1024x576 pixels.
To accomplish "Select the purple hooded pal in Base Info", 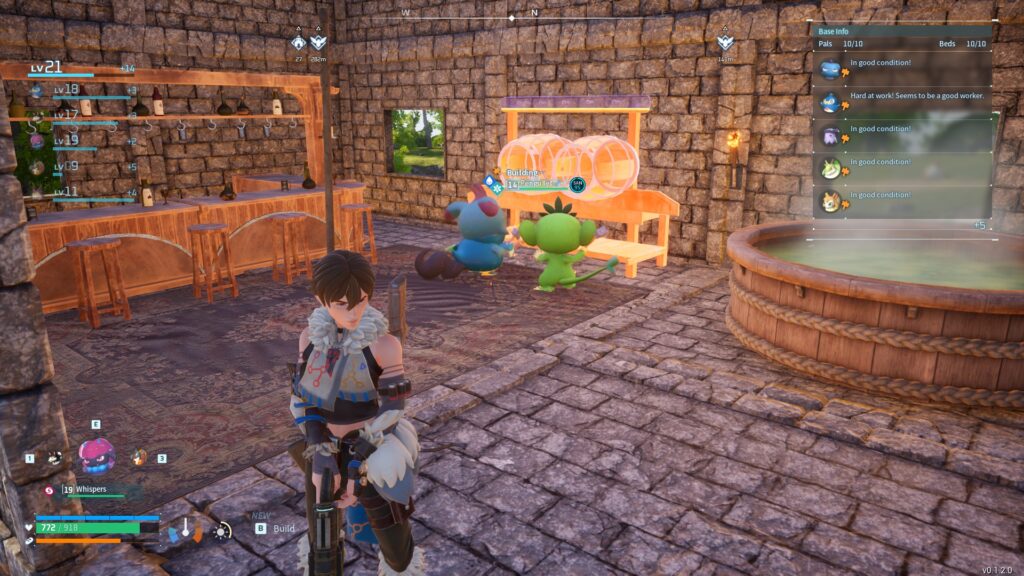I will coord(830,135).
